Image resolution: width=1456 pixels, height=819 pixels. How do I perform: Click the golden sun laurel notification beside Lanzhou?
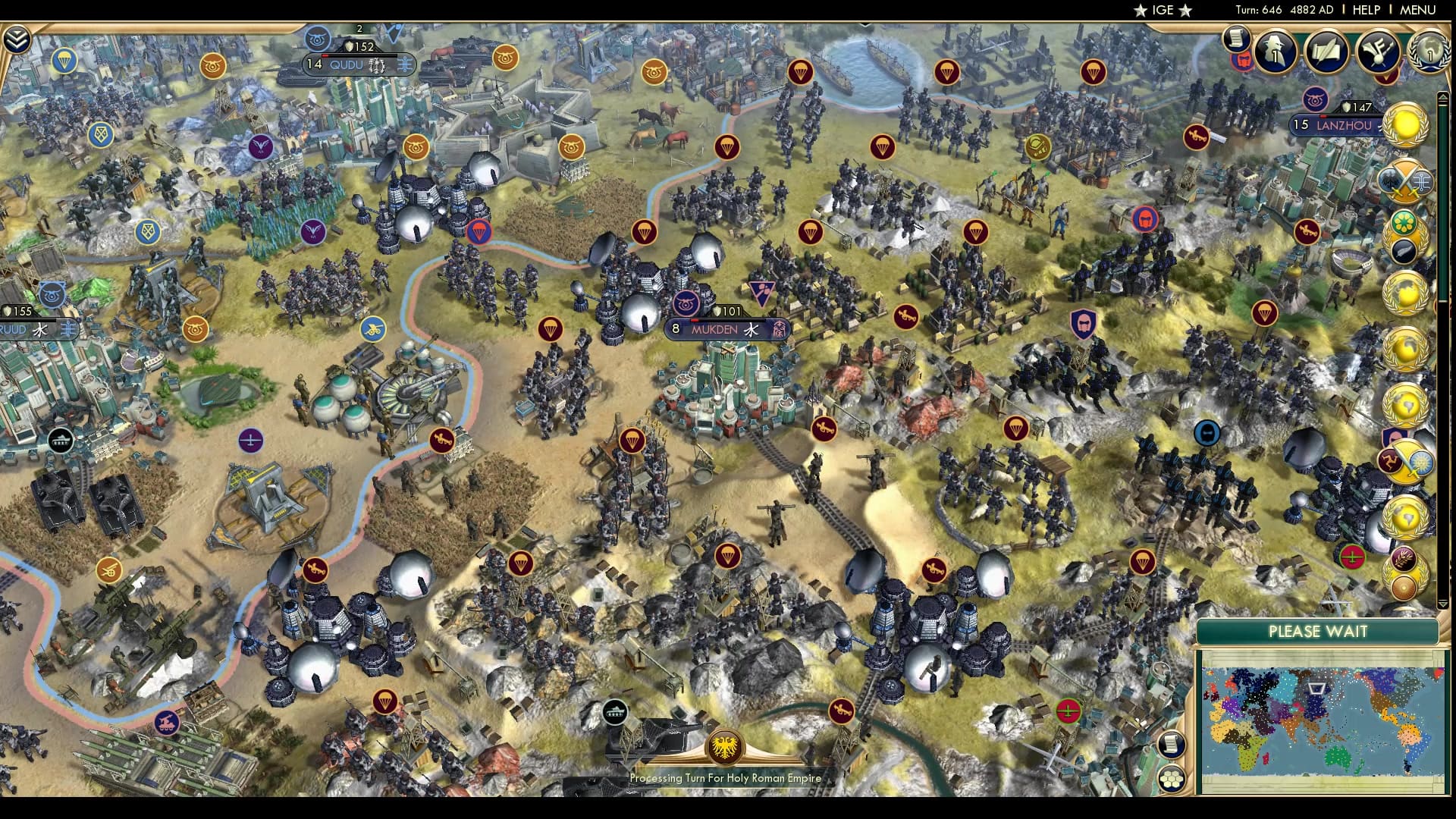click(1404, 121)
